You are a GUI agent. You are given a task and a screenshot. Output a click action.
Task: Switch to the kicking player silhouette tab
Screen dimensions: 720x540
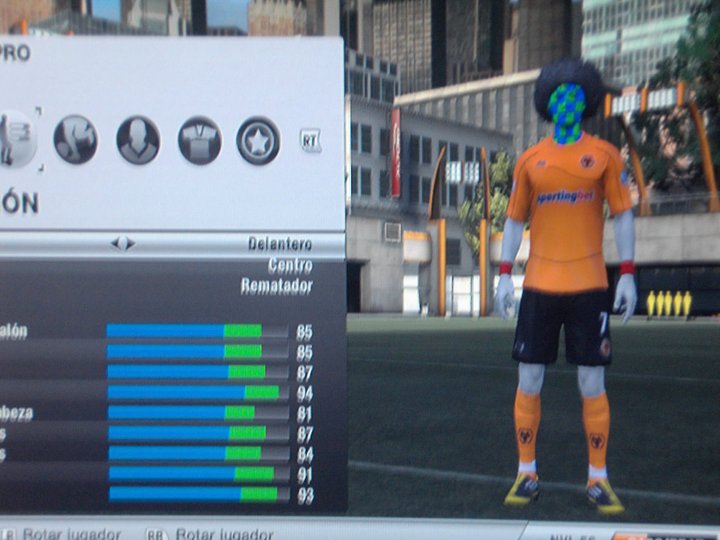(75, 140)
